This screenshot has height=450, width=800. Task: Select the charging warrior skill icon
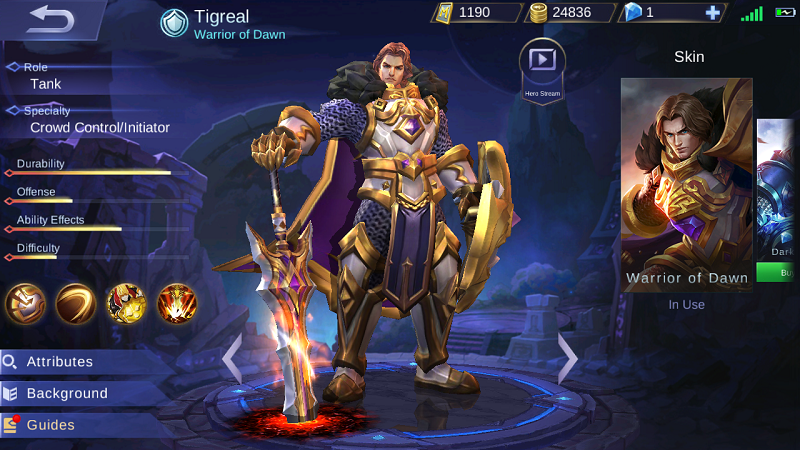127,303
